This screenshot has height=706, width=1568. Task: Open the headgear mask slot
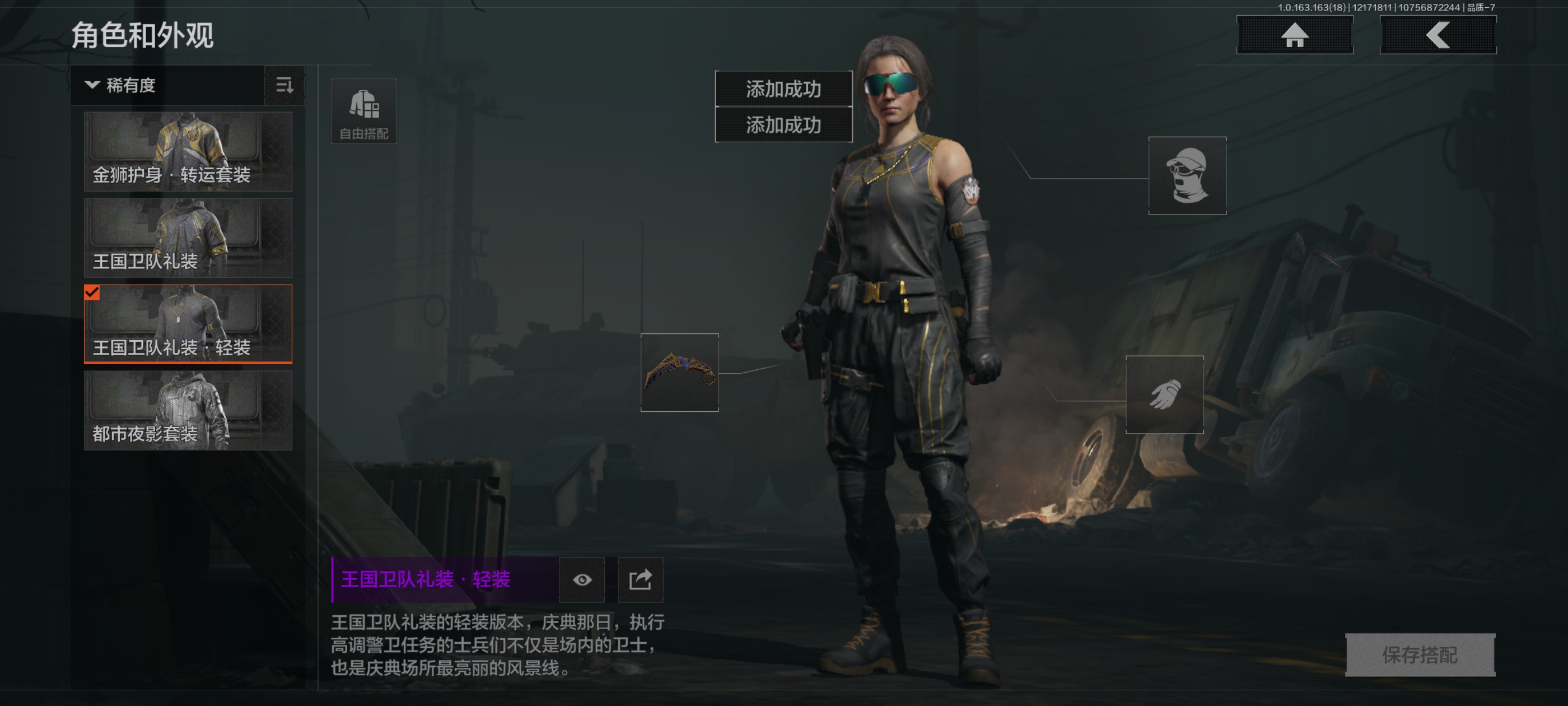point(1186,175)
